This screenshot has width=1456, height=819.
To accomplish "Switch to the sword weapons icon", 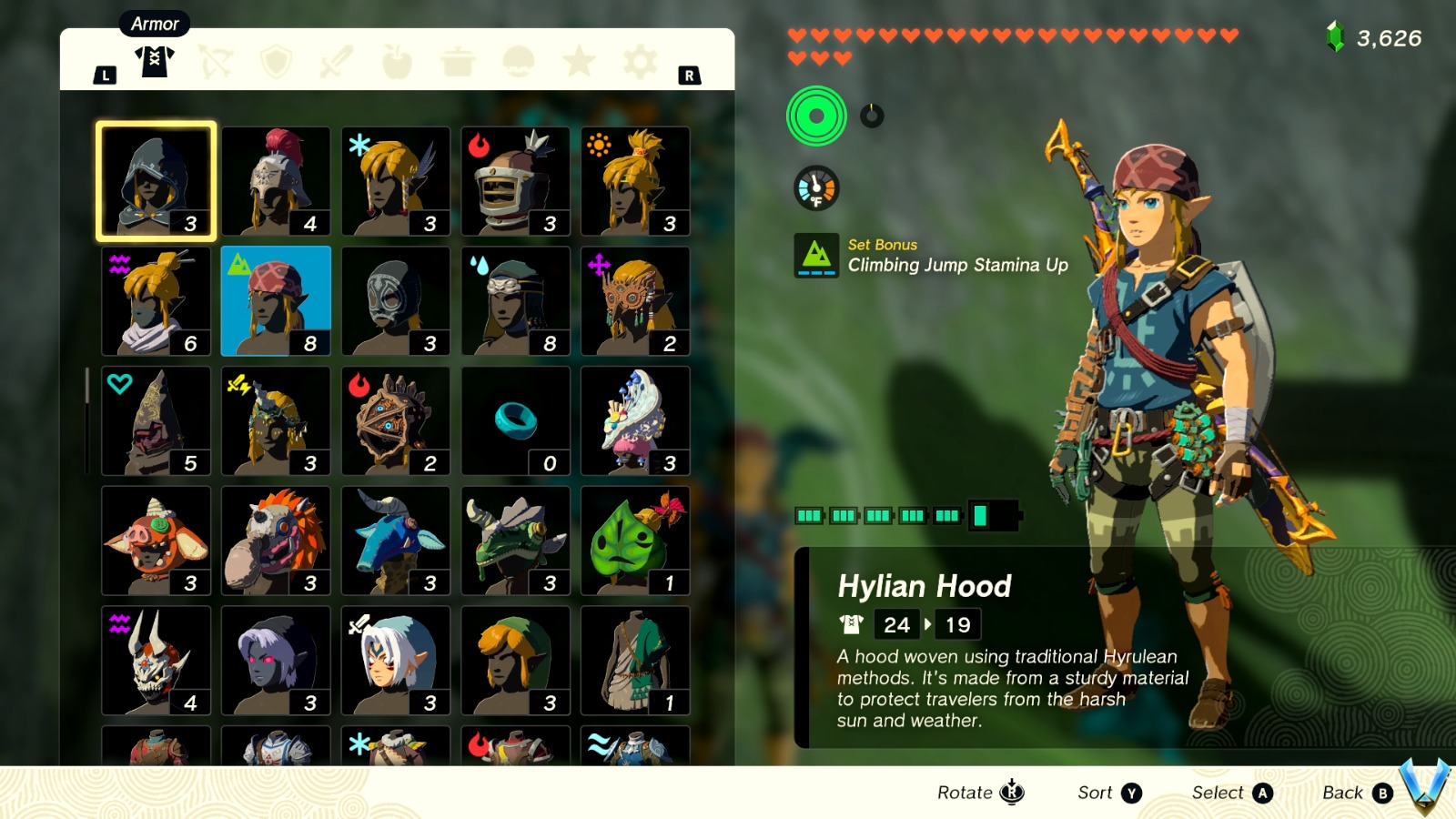I will click(336, 60).
